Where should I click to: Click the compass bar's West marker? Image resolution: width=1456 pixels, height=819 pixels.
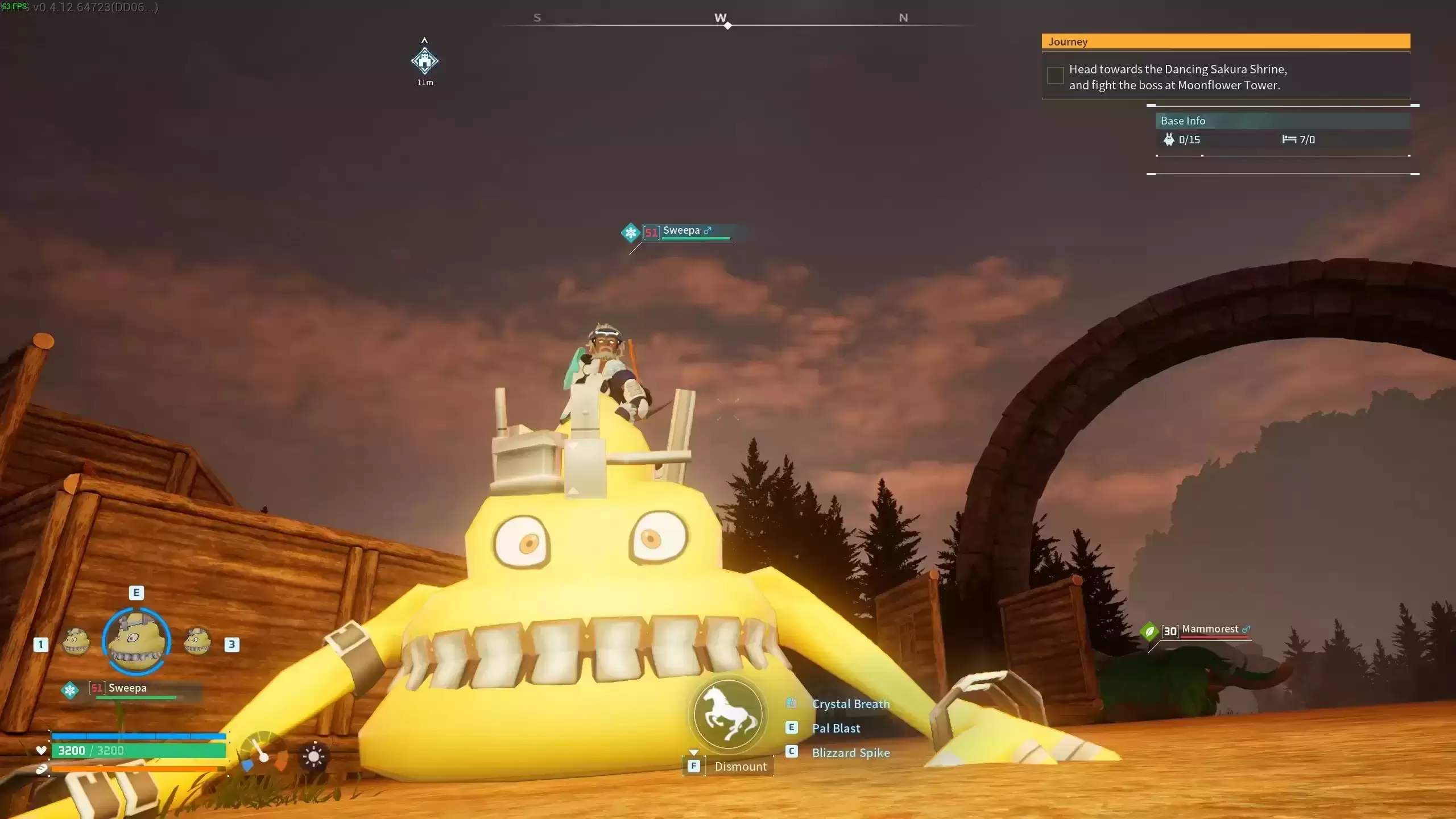point(721,18)
